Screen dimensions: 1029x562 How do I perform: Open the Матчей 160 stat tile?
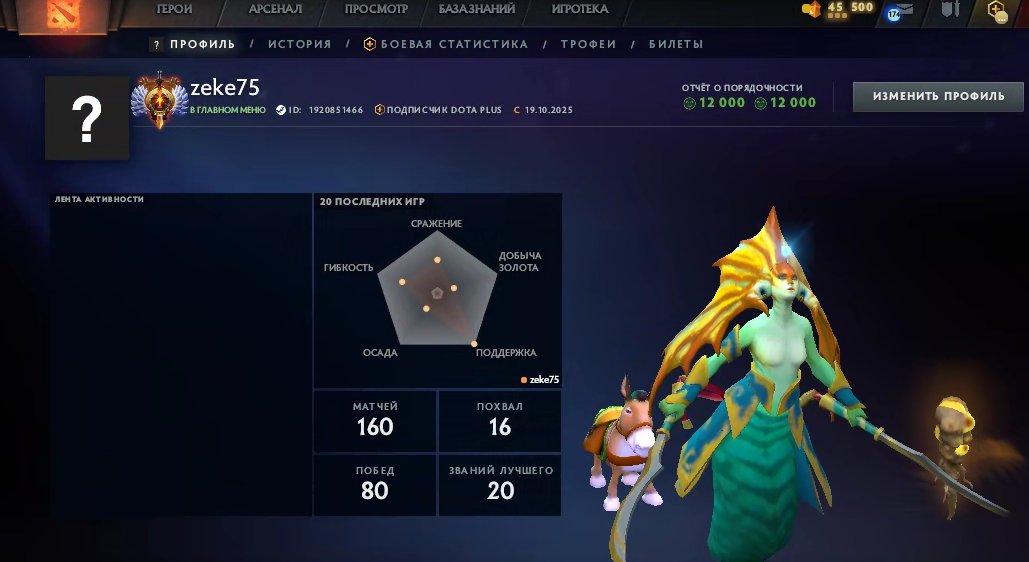375,420
